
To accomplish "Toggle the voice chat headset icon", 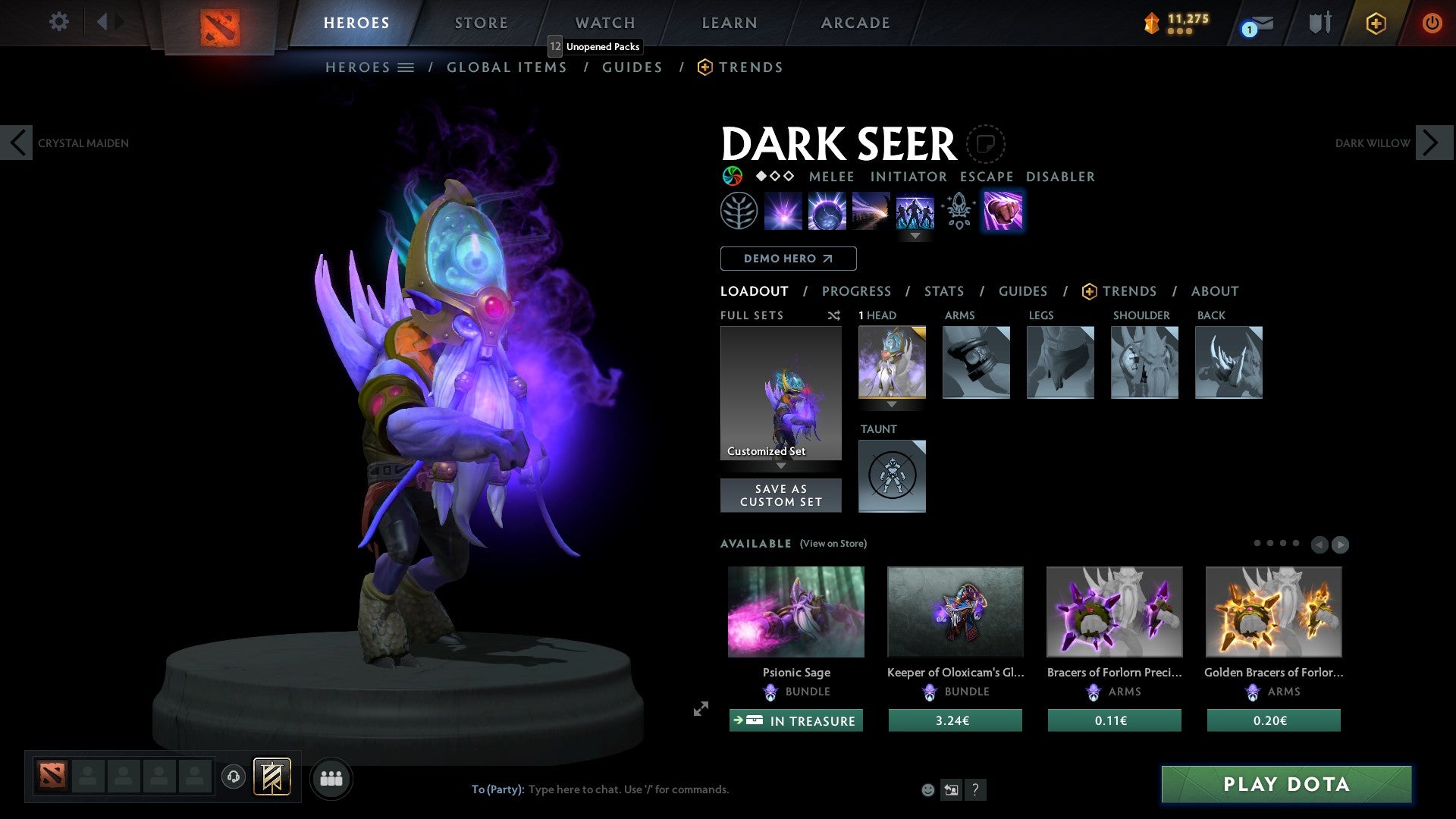I will point(233,777).
